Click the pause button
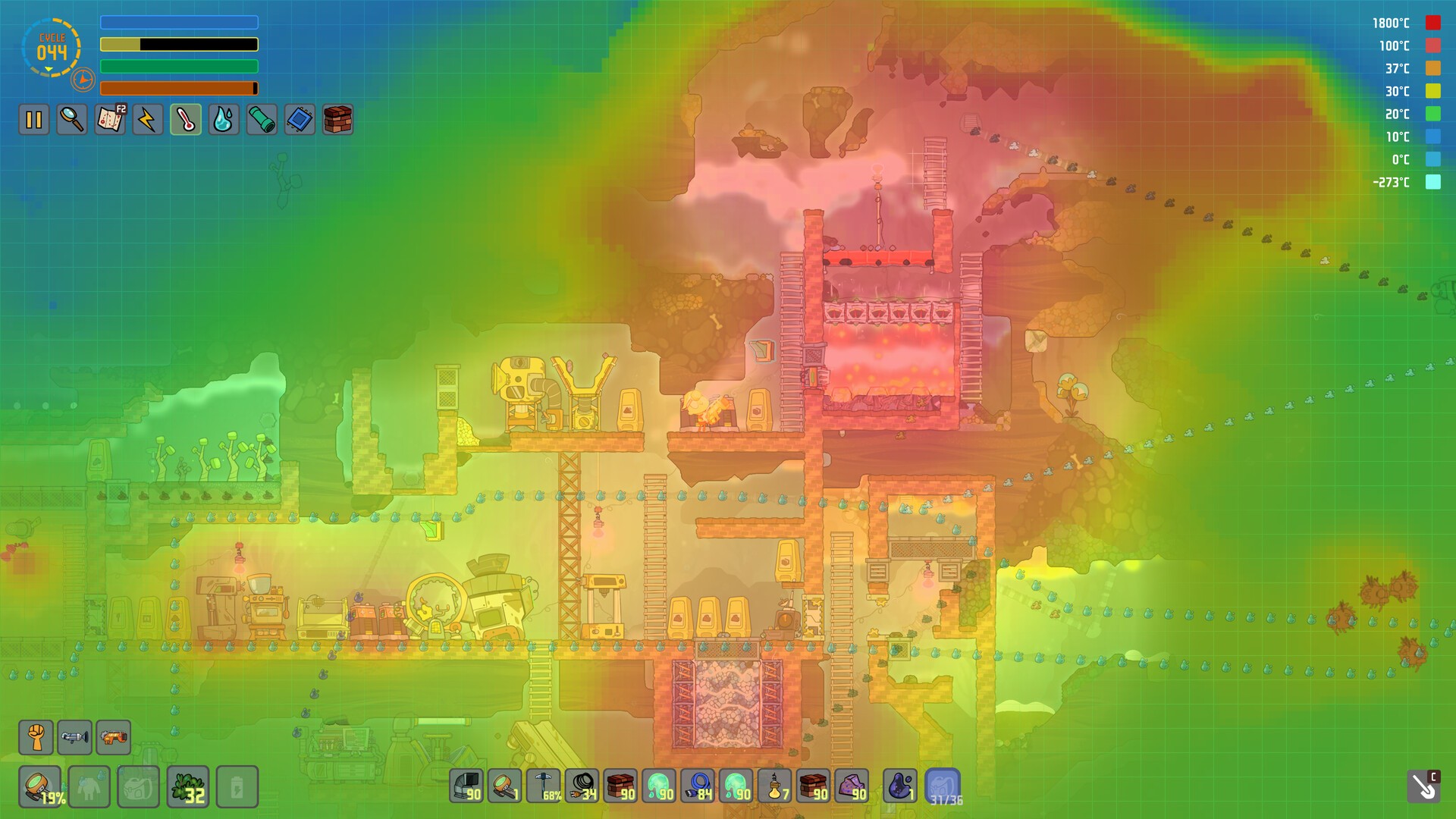 [x=34, y=120]
